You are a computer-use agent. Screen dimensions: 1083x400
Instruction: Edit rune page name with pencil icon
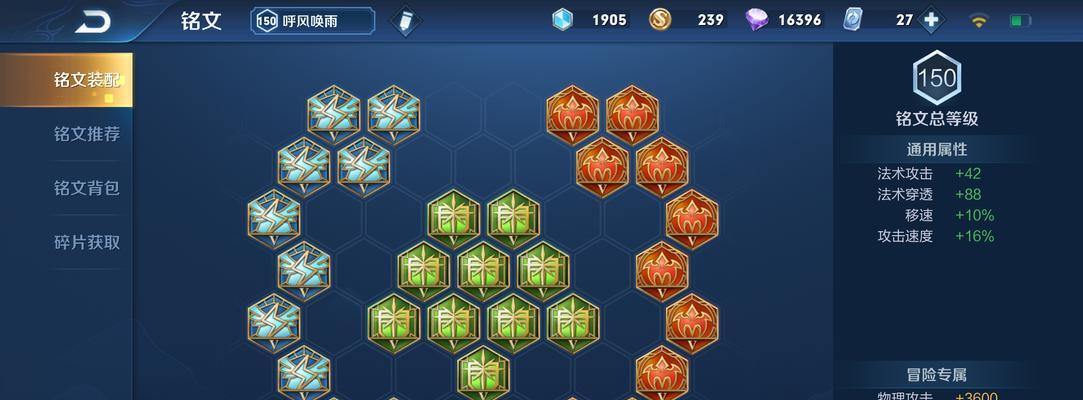click(405, 21)
